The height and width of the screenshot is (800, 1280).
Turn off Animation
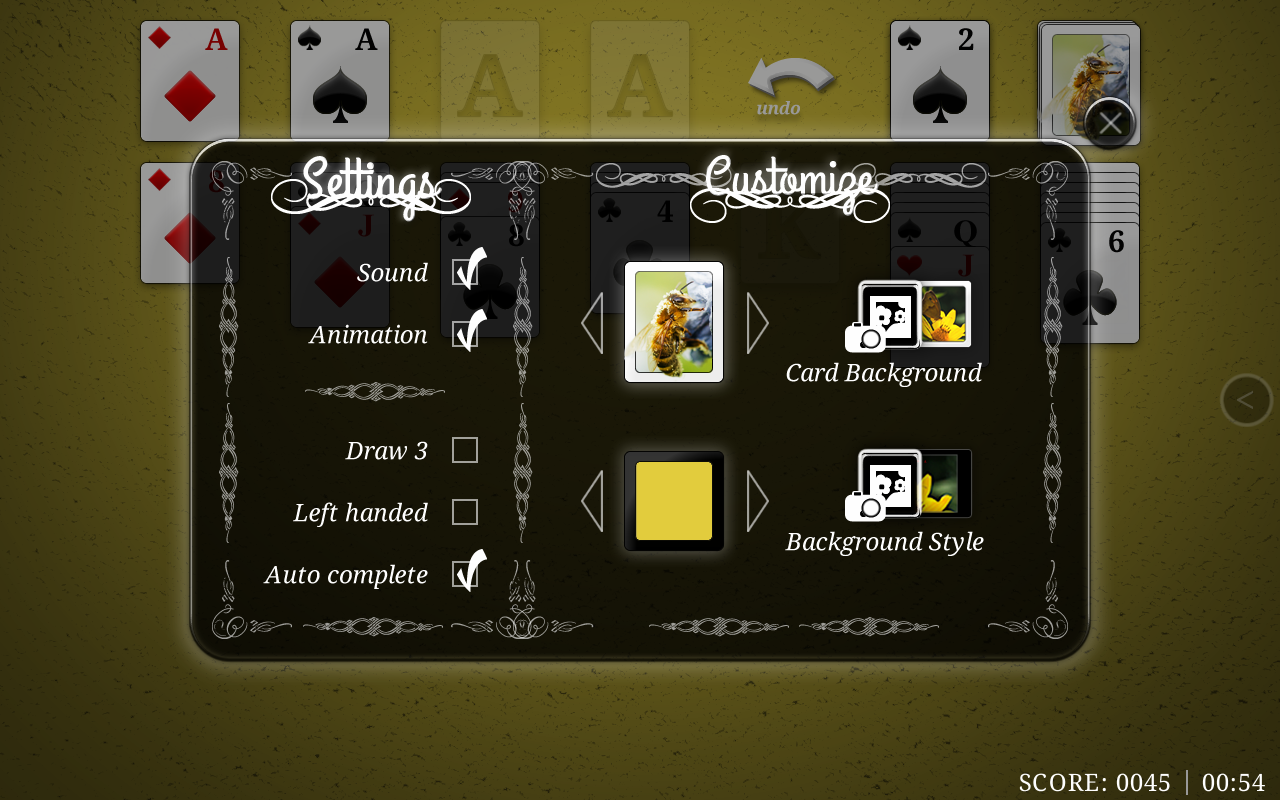pos(464,333)
